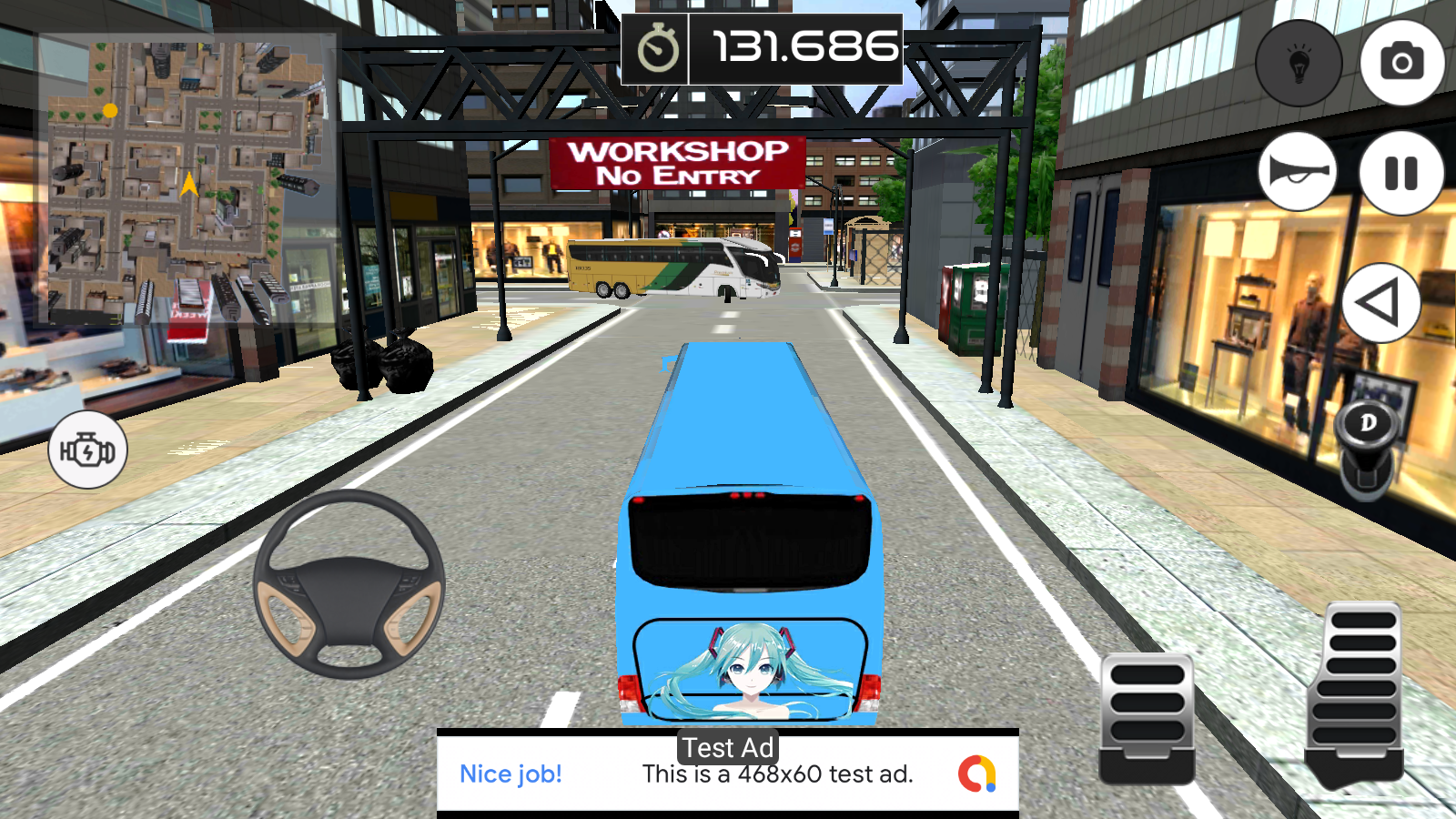Open the city minimap
This screenshot has height=819, width=1456.
187,180
